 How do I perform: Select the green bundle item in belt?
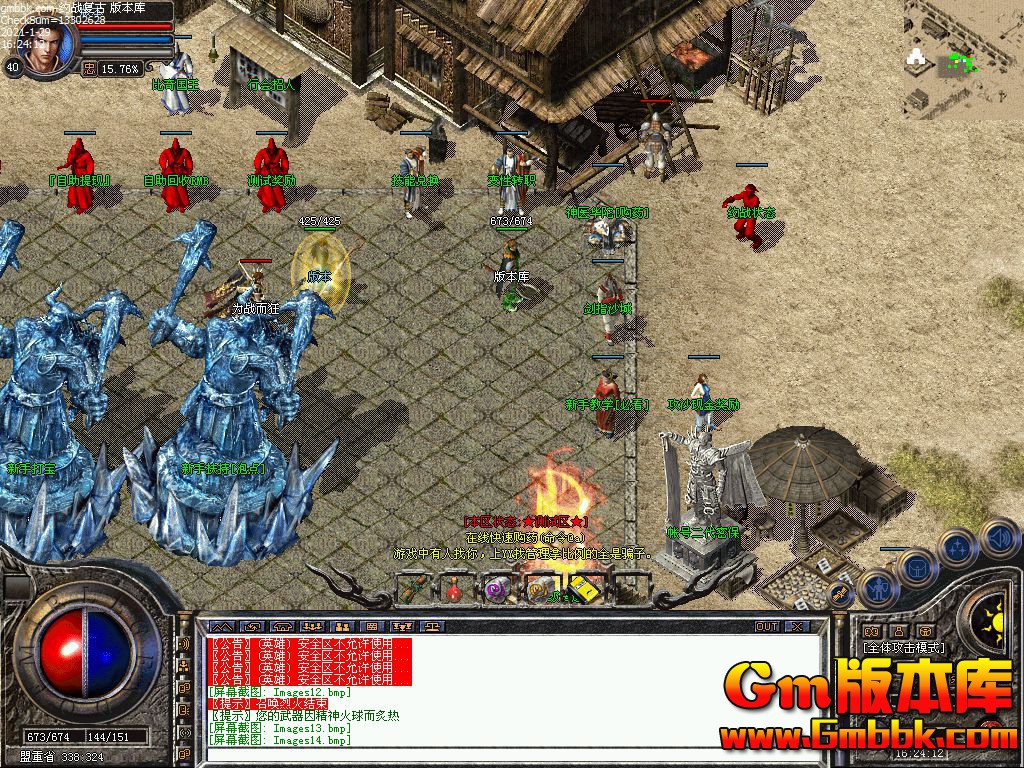413,589
